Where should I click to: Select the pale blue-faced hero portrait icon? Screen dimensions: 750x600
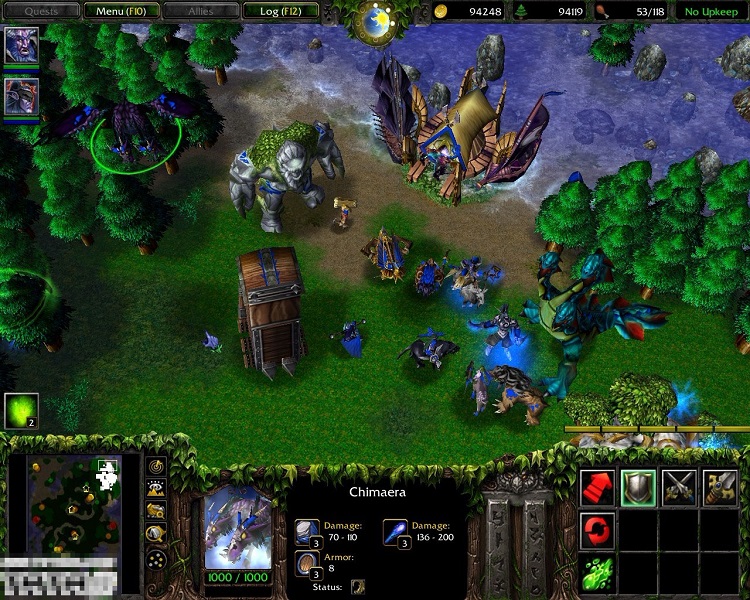click(x=21, y=45)
